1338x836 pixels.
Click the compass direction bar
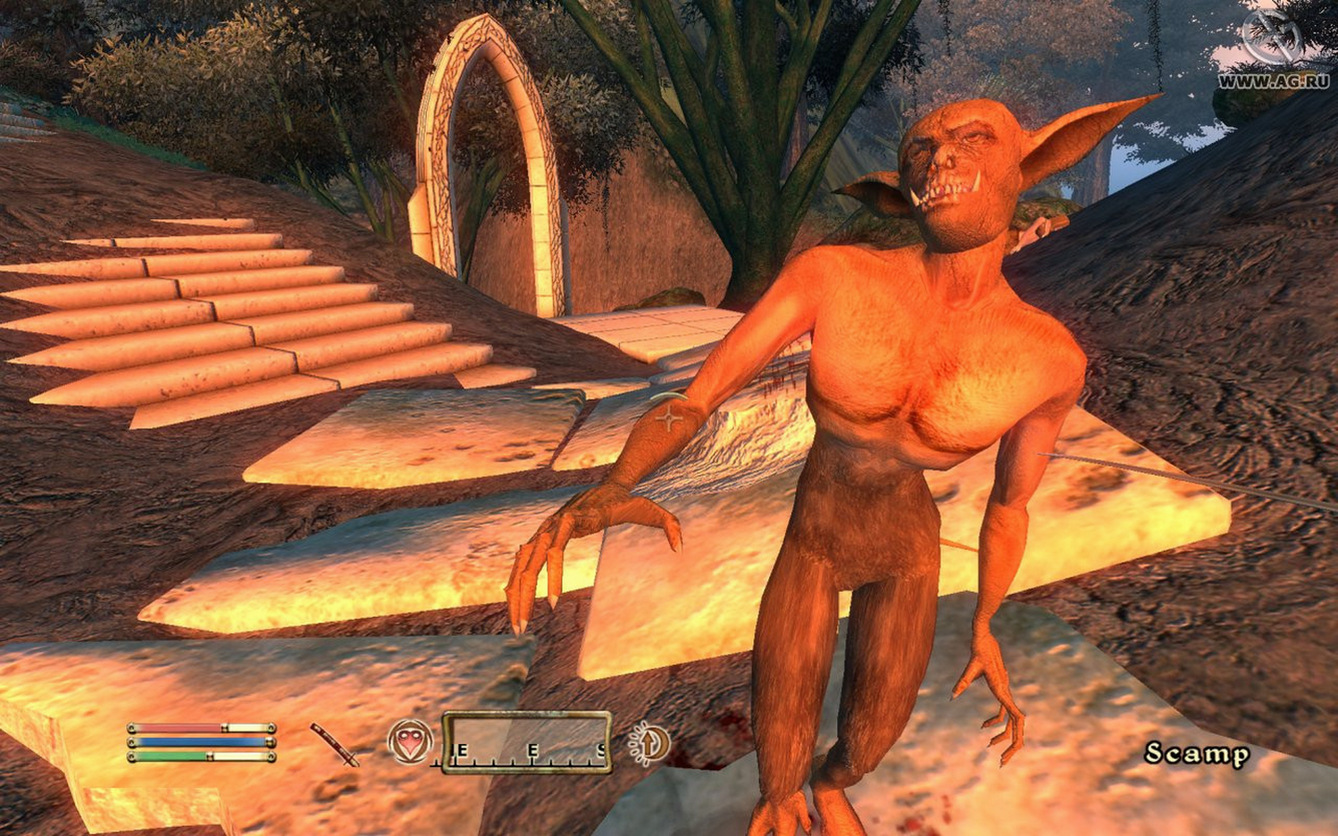tap(526, 743)
